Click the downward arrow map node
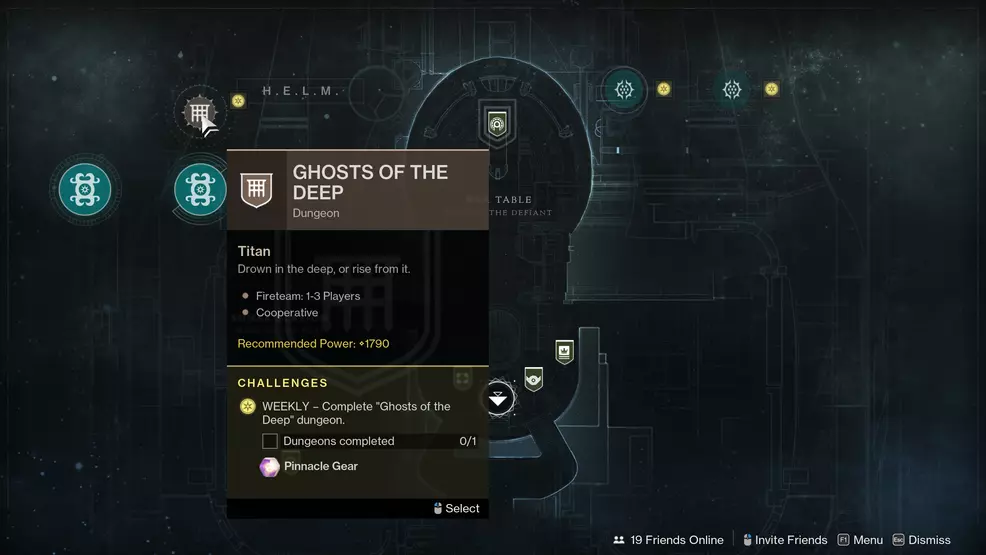This screenshot has width=986, height=555. [498, 399]
